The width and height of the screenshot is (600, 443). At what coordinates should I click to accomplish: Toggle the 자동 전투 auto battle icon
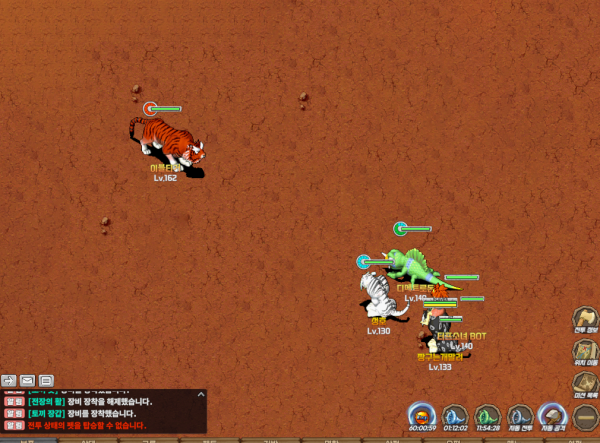(520, 414)
